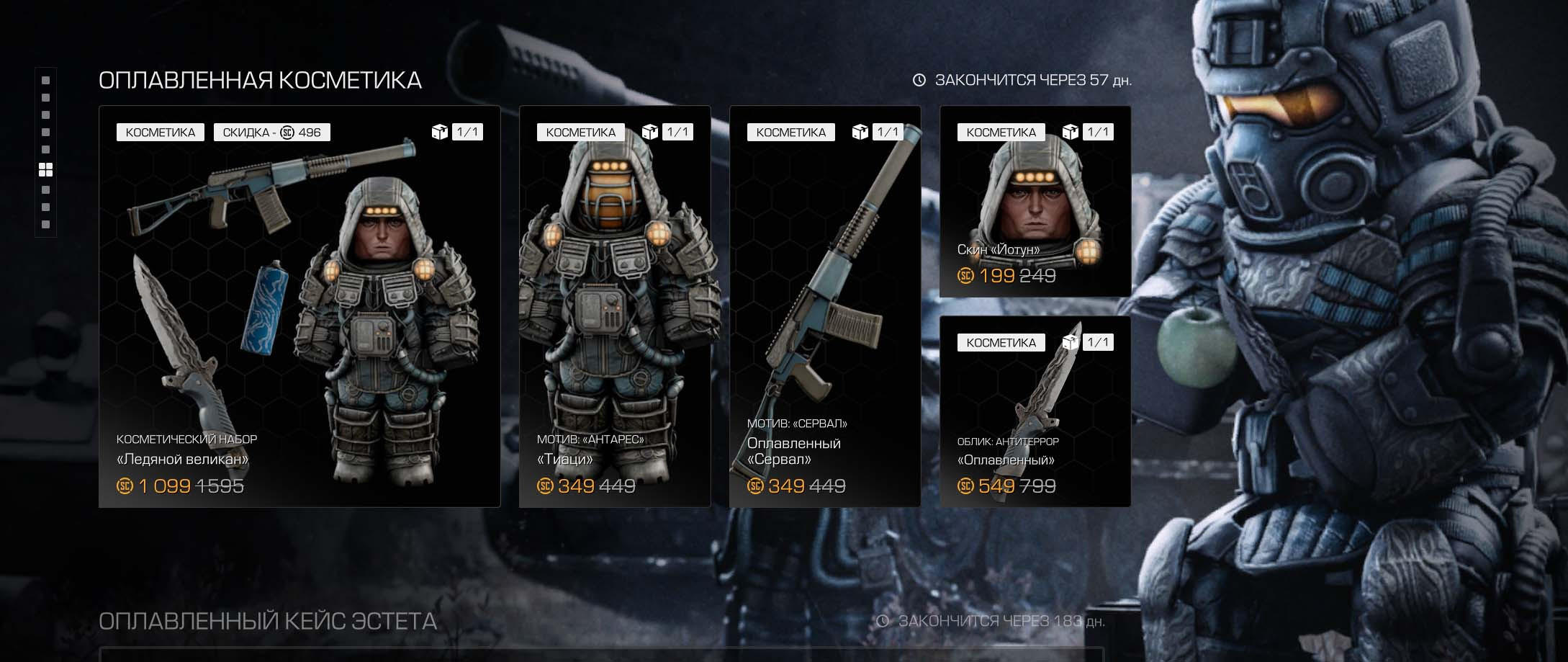Choose the Оплавленный «Сервал» weapon skin card

[824, 306]
